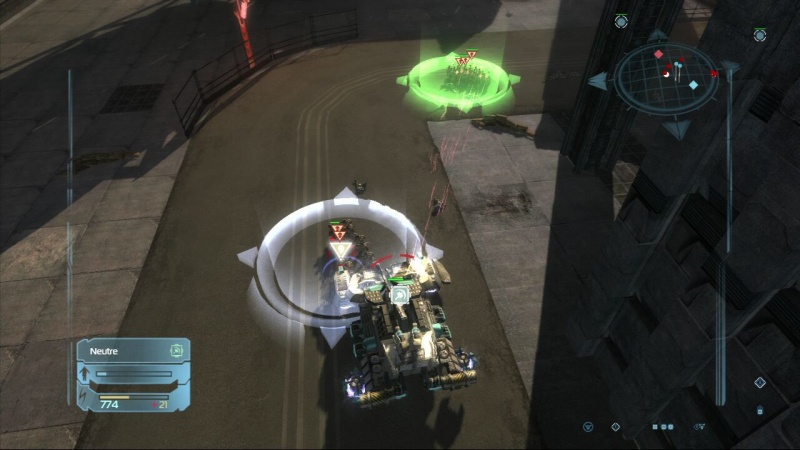Click the round emblem icon in the bottom row
Screen dimensions: 800x450
point(587,427)
